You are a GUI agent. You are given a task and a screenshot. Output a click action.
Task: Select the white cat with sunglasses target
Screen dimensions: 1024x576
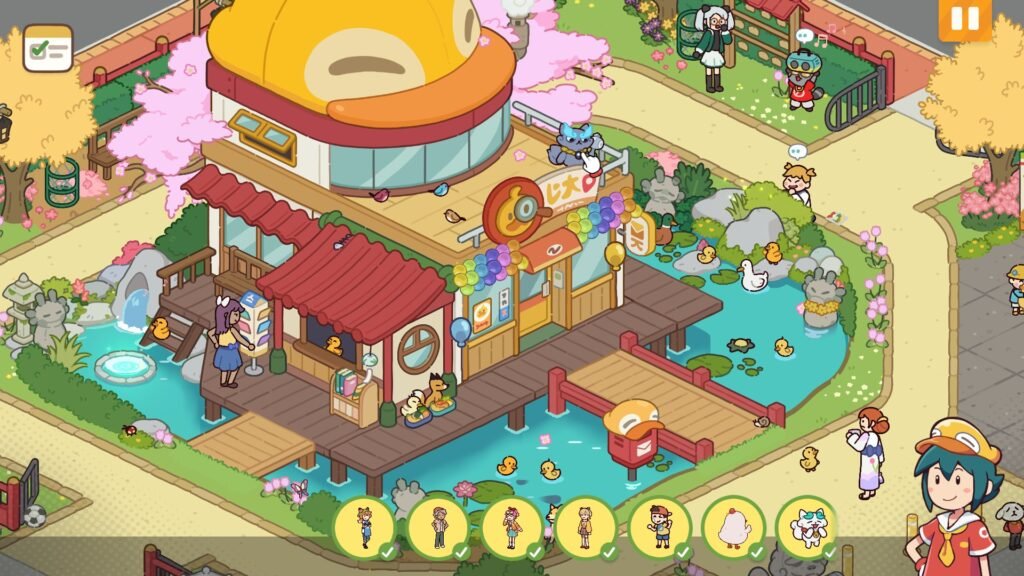(806, 527)
